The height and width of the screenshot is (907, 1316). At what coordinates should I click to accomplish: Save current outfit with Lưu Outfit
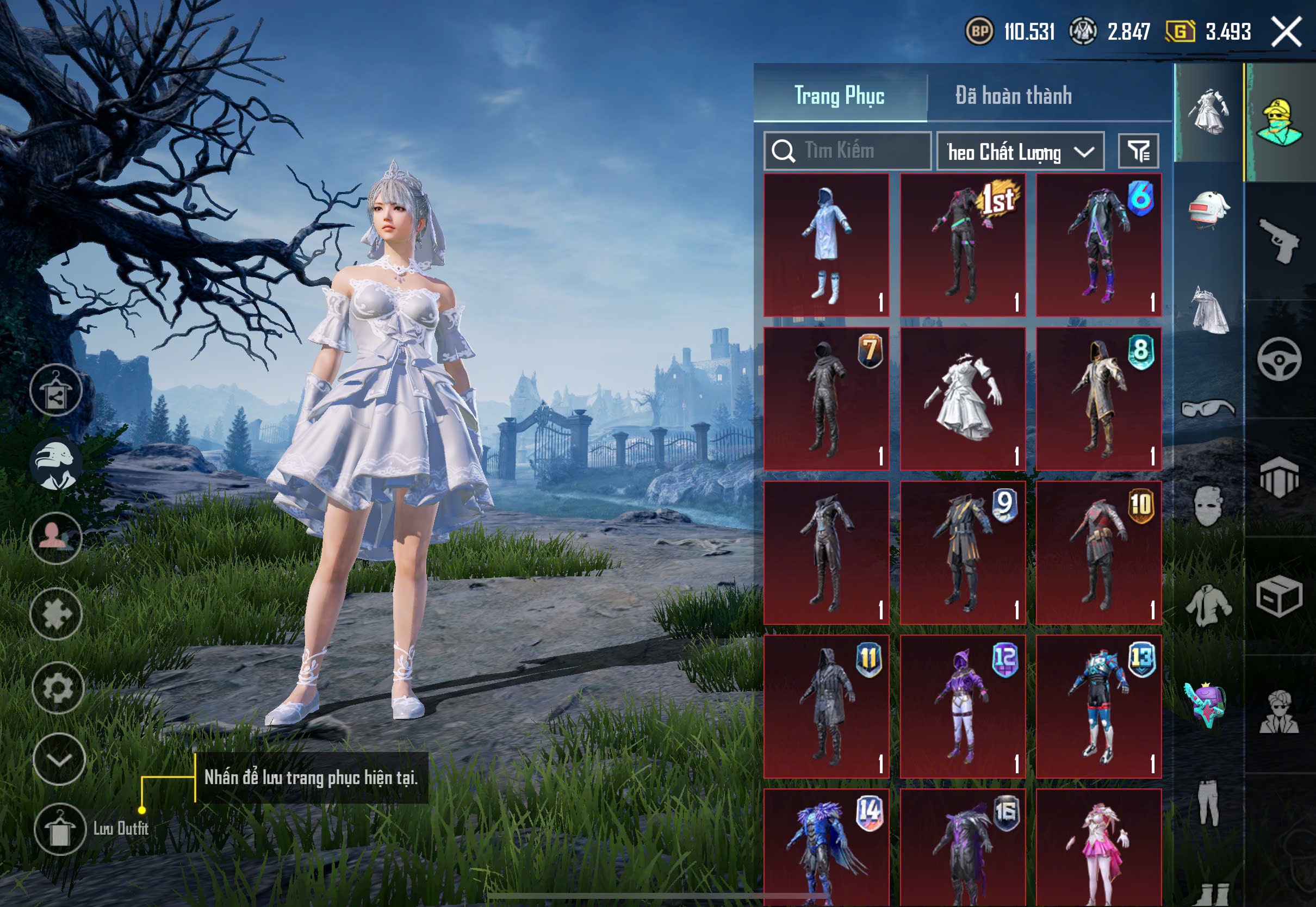point(60,829)
